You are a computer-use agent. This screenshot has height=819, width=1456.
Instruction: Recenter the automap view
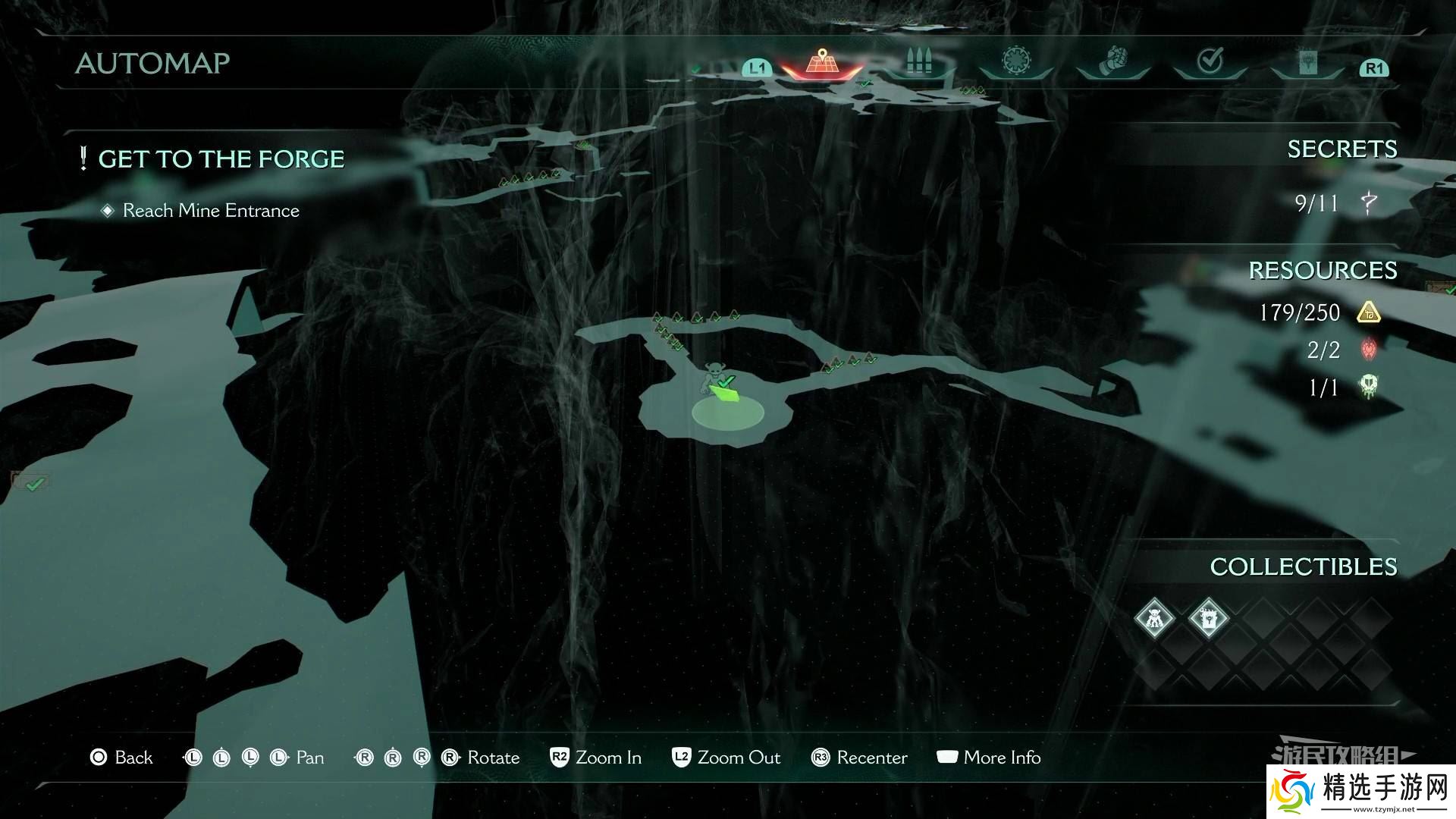(x=858, y=758)
